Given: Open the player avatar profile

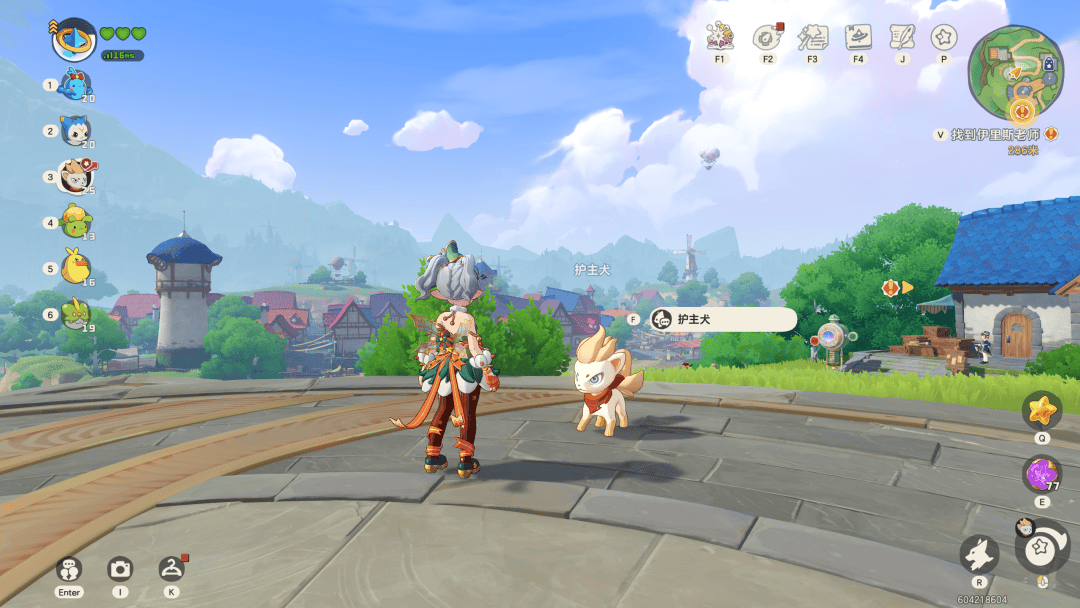Looking at the screenshot, I should pyautogui.click(x=73, y=39).
